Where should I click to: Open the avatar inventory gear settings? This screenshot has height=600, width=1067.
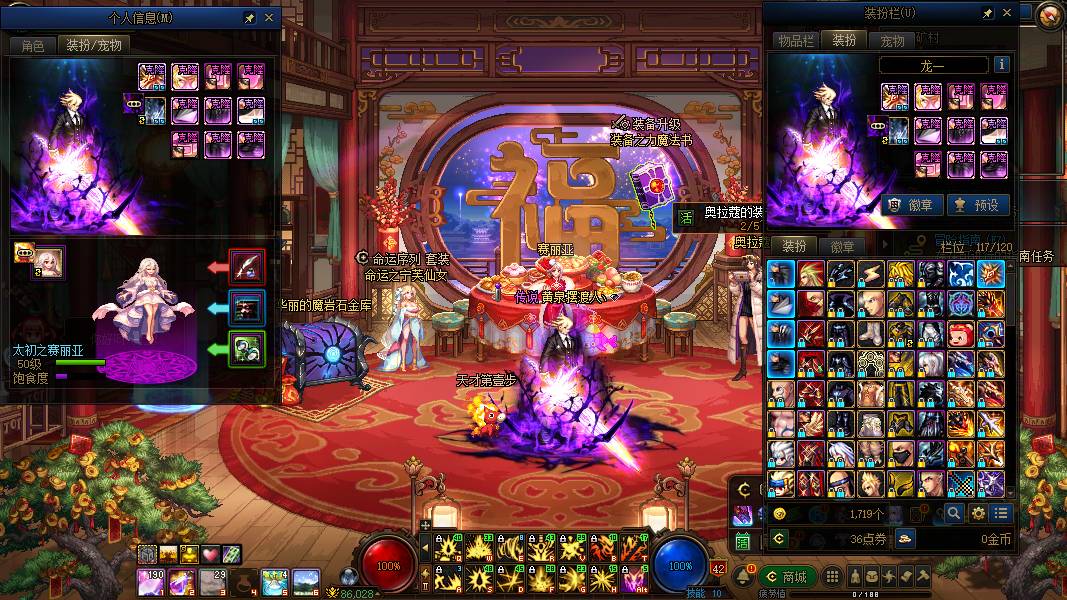[978, 513]
